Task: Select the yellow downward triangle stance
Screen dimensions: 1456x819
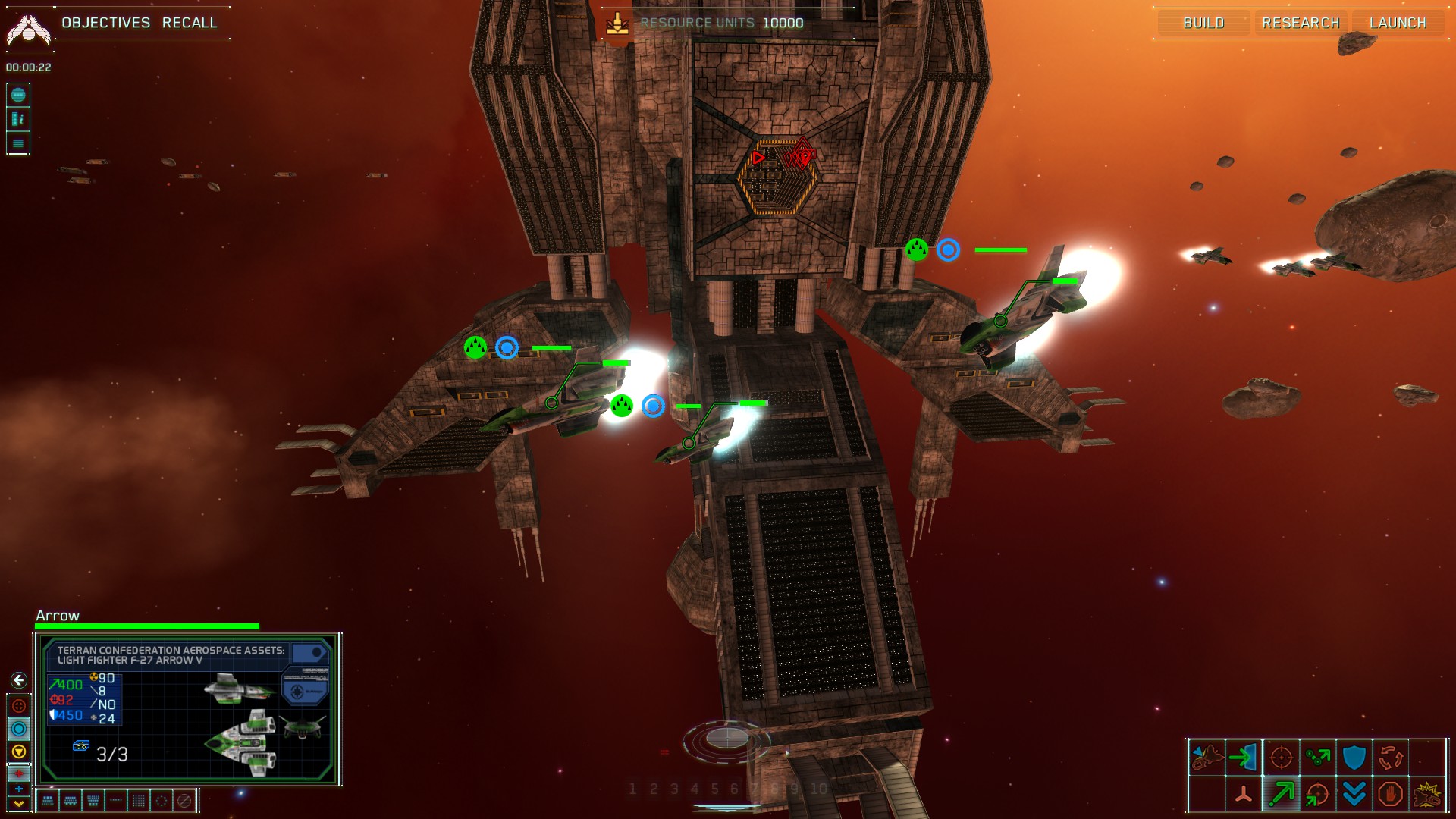Action: 19,752
